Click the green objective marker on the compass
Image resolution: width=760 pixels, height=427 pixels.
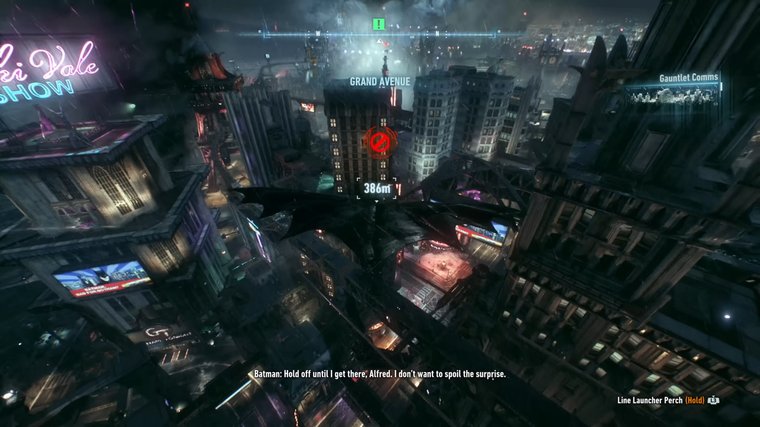[379, 23]
